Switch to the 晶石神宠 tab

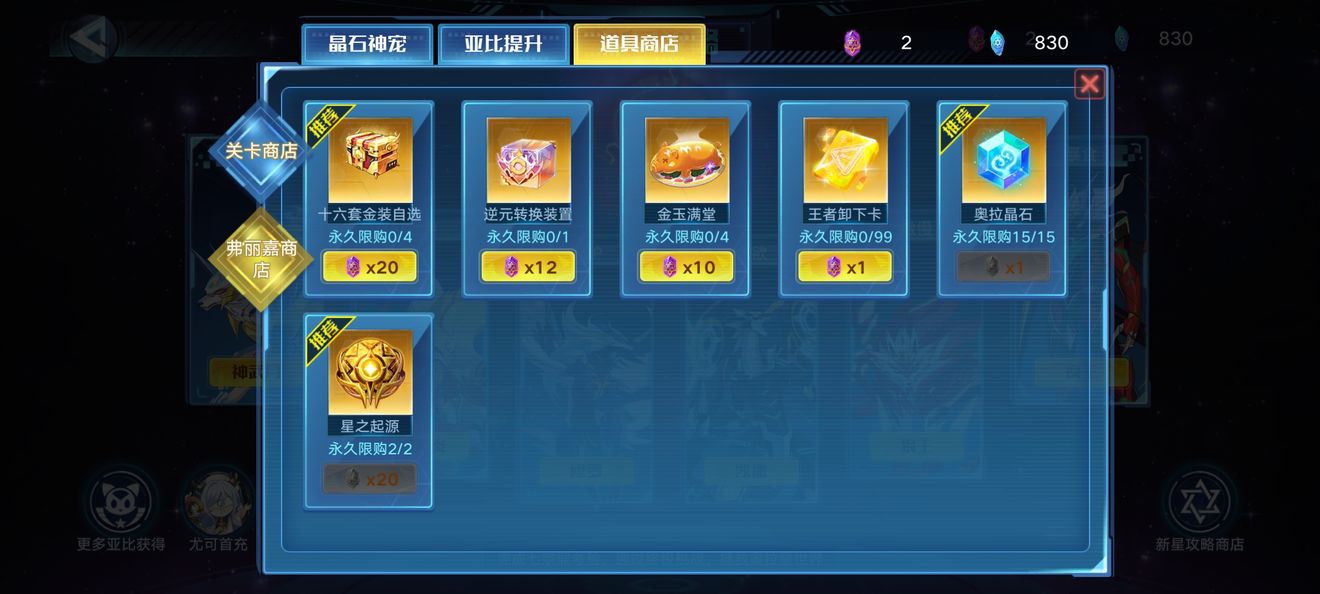click(x=367, y=45)
